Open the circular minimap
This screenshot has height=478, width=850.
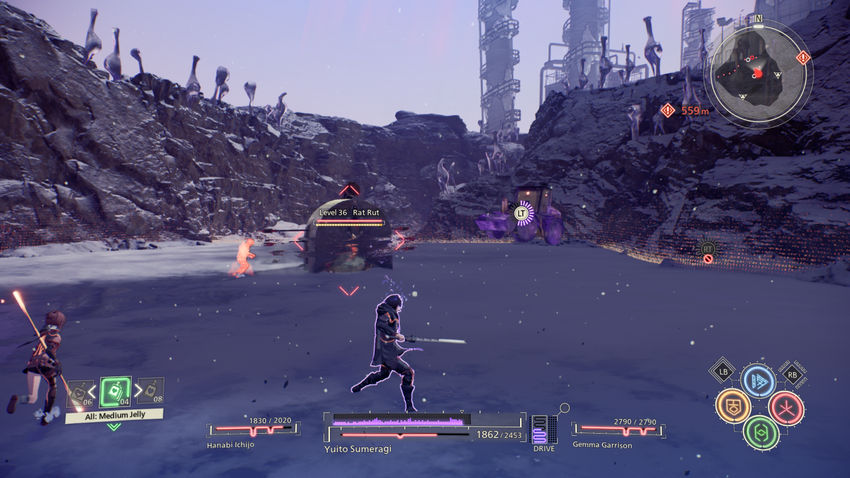[x=759, y=72]
